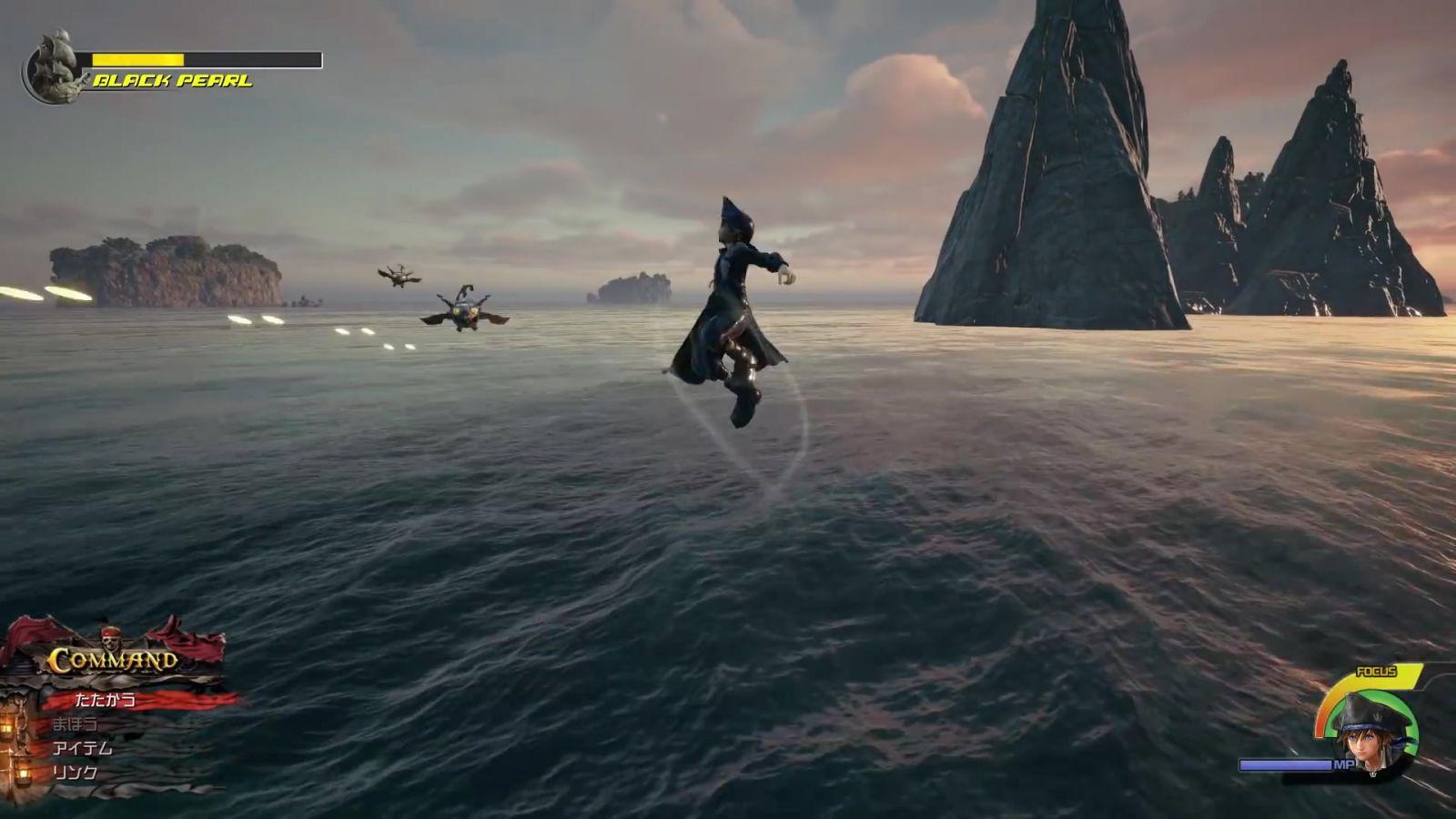This screenshot has width=1456, height=819.
Task: Choose the まほう magic command
Action: 75,724
